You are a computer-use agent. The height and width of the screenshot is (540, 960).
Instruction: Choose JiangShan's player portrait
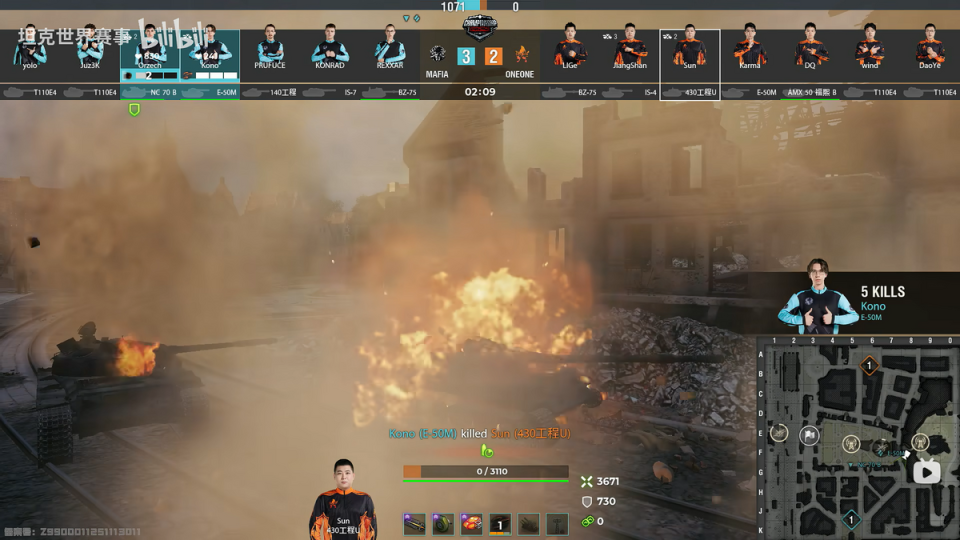[630, 50]
